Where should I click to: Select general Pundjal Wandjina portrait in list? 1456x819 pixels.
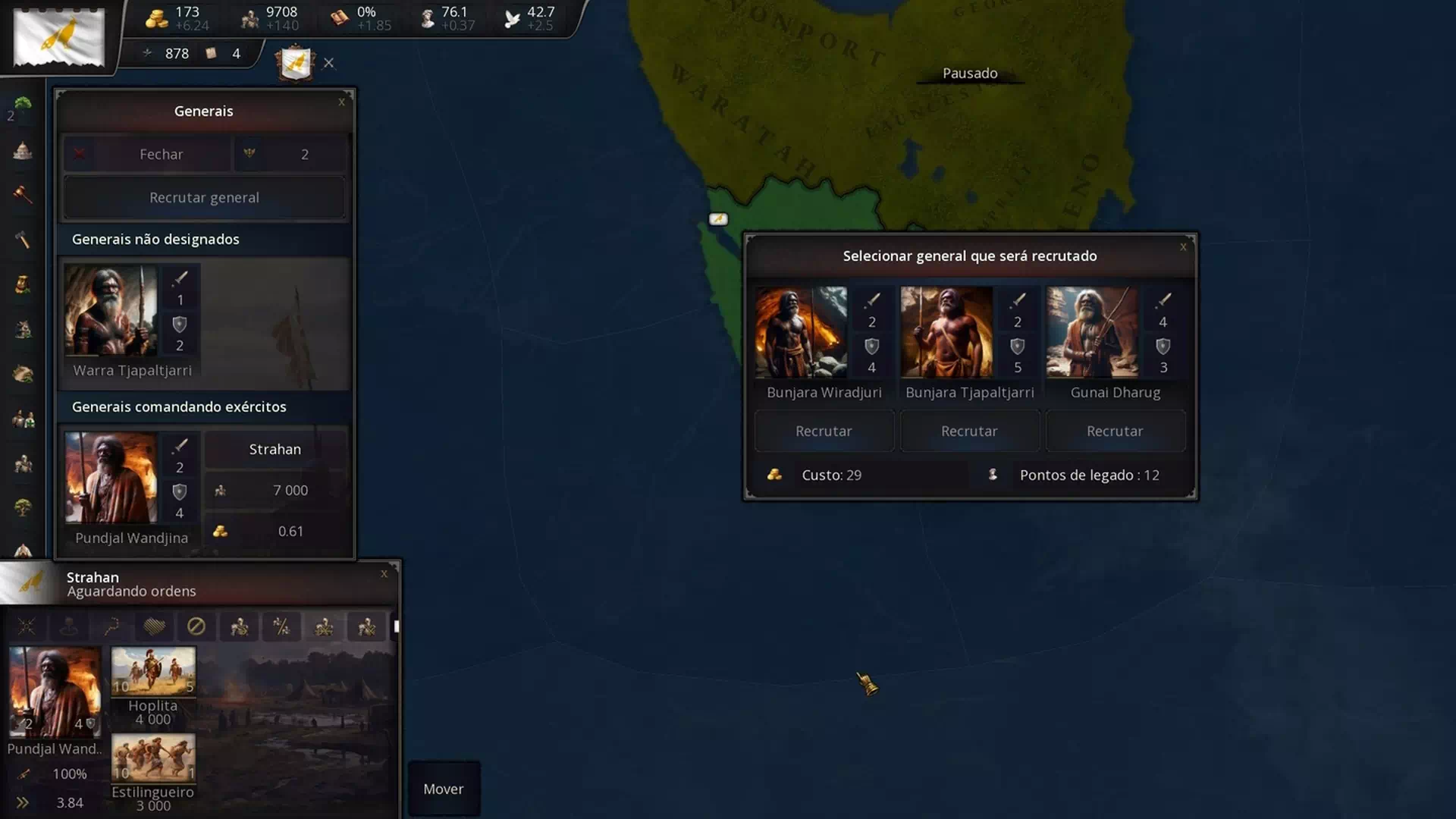pyautogui.click(x=111, y=478)
